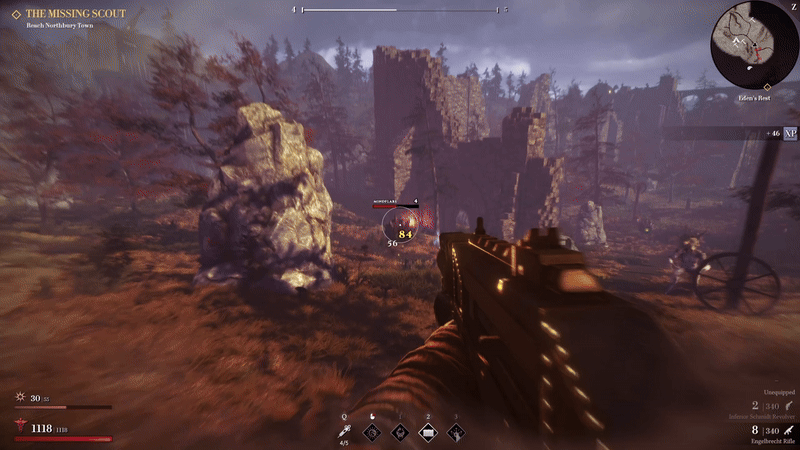Switch to the Inferior Schmidt Revolver
The height and width of the screenshot is (450, 800).
click(759, 416)
